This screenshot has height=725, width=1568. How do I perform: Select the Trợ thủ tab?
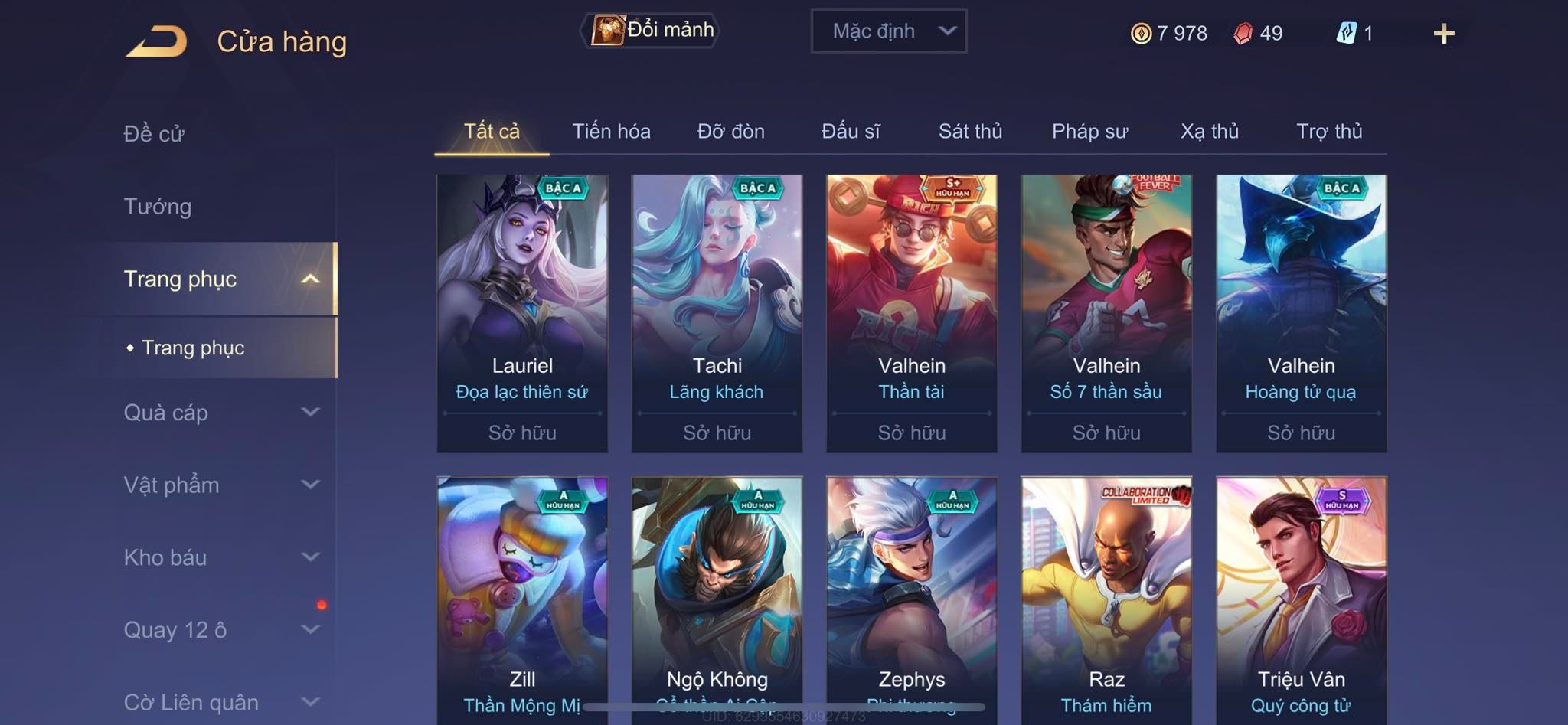1329,132
